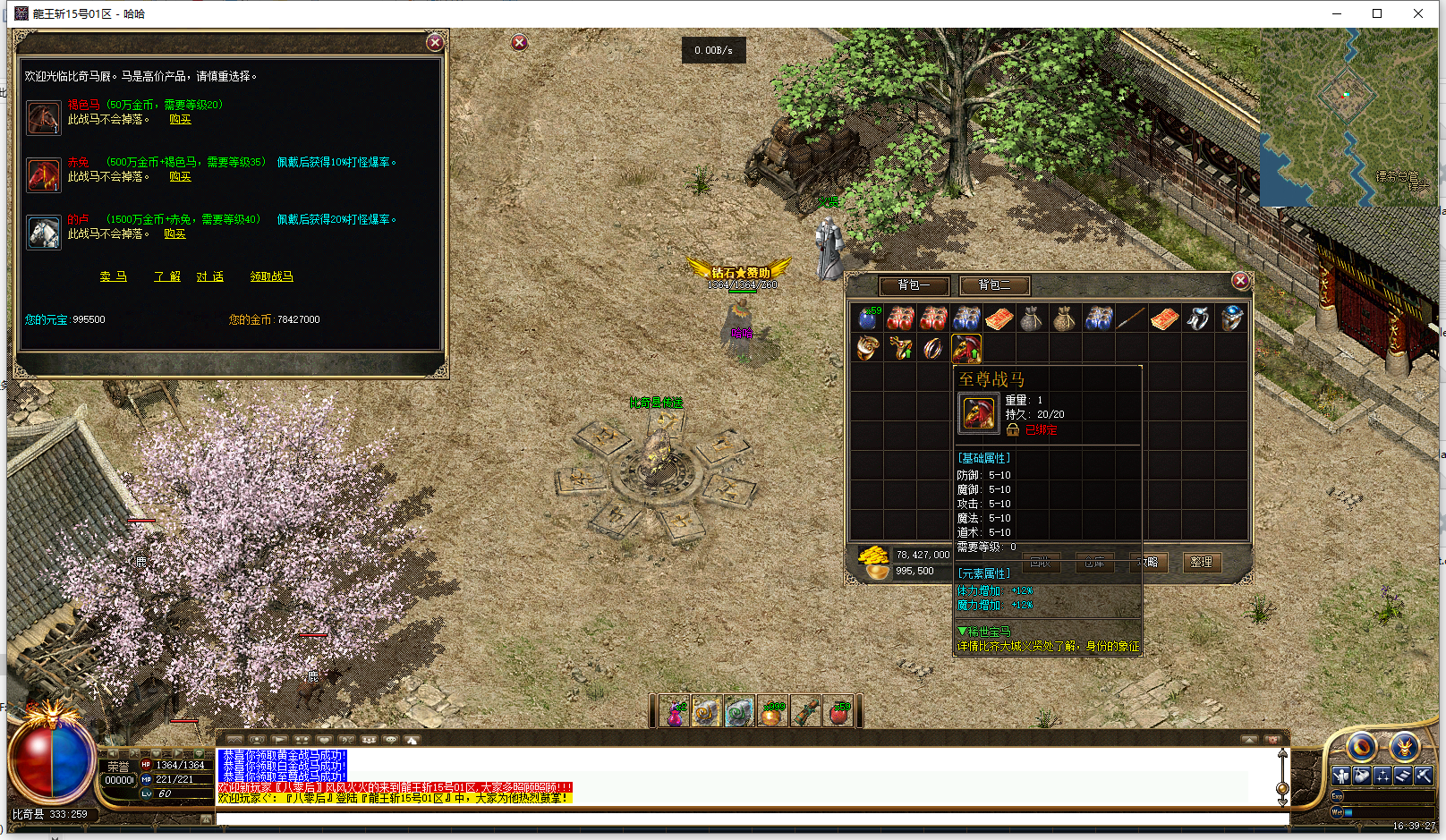The width and height of the screenshot is (1446, 840).
Task: Select the 领取战马 claim warhorse option
Action: tap(271, 276)
